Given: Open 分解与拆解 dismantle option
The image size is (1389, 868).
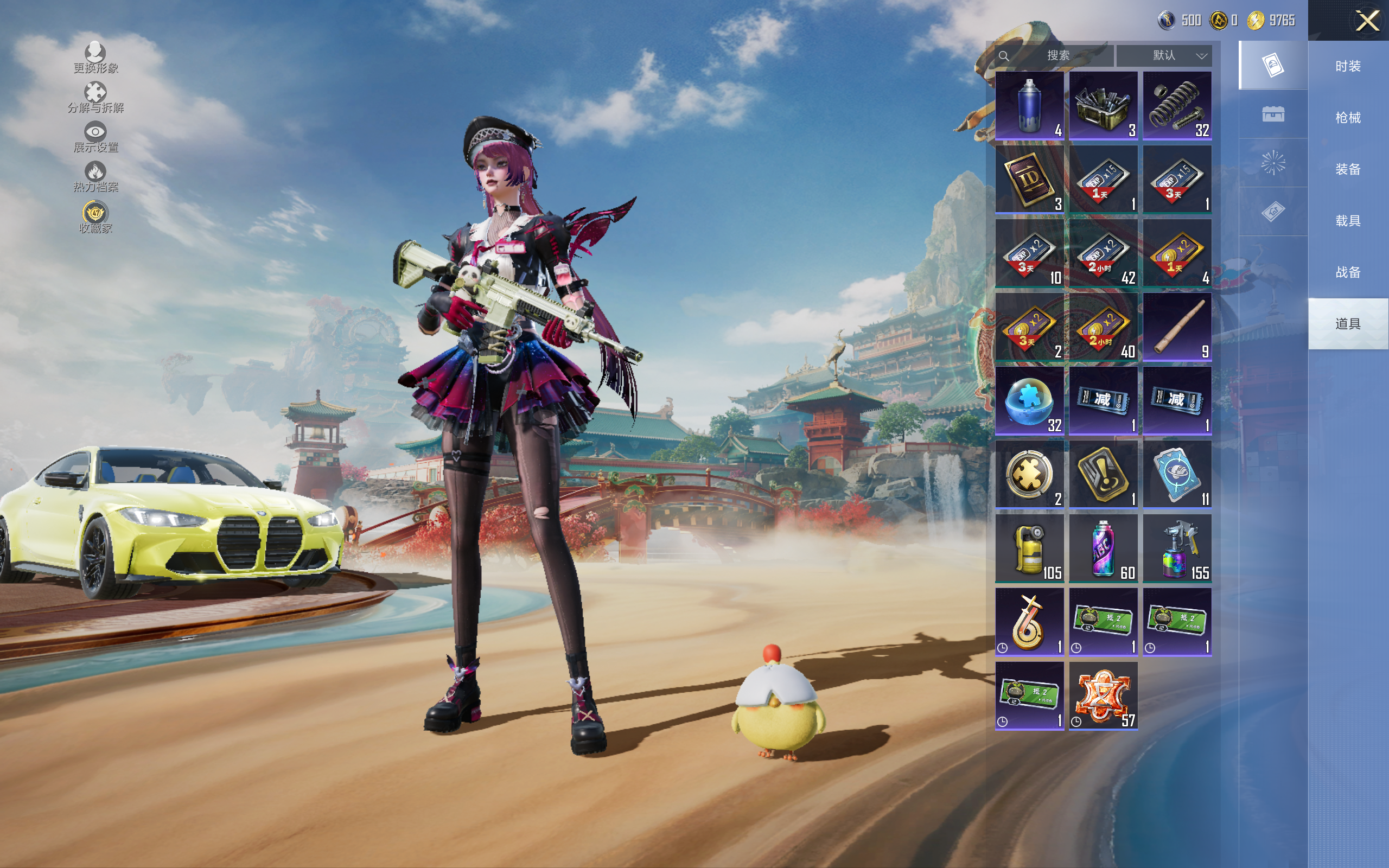Looking at the screenshot, I should click(x=95, y=98).
